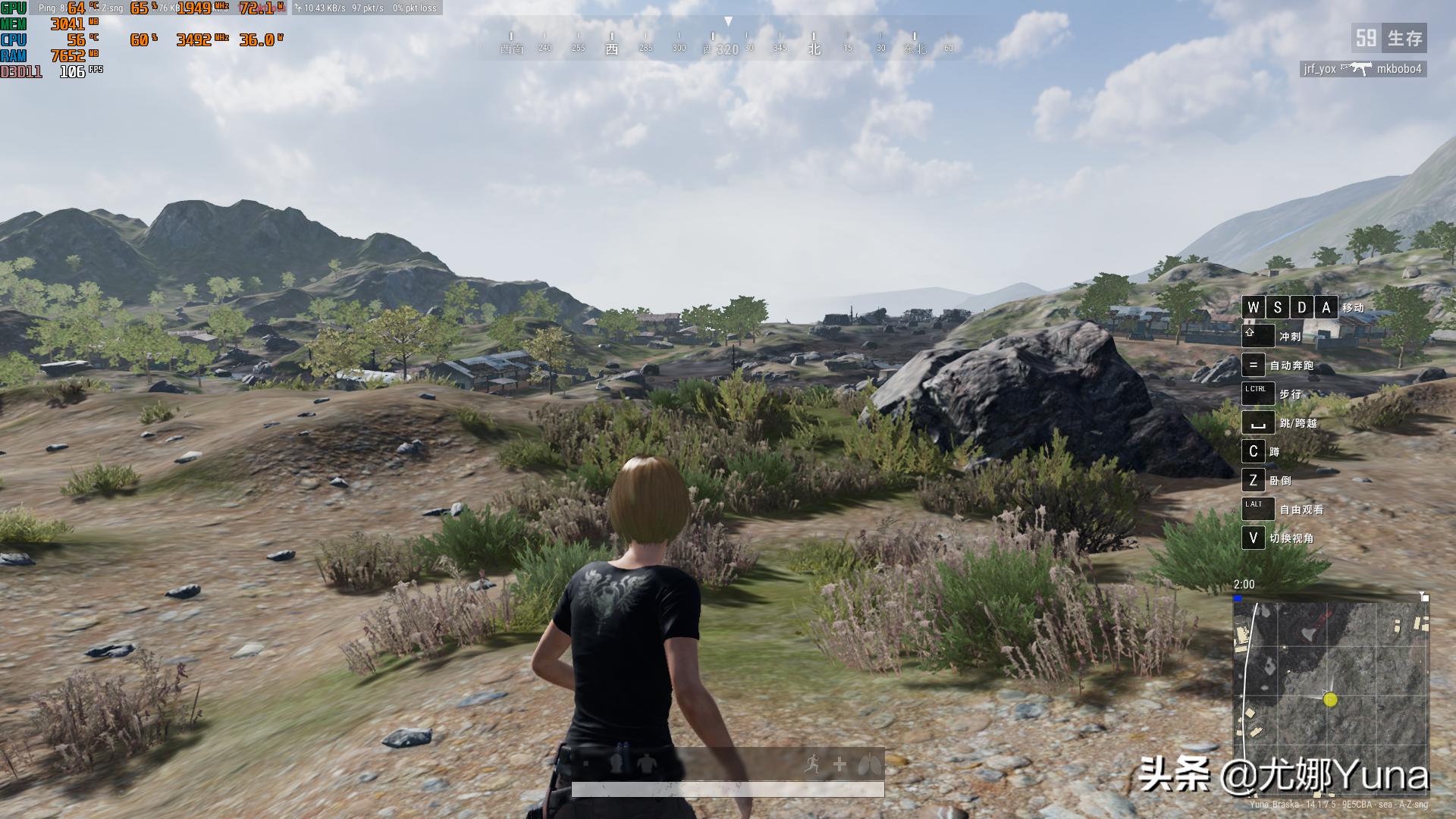Click the plus-shaped healing status icon
Viewport: 1456px width, 819px height.
coord(839,764)
